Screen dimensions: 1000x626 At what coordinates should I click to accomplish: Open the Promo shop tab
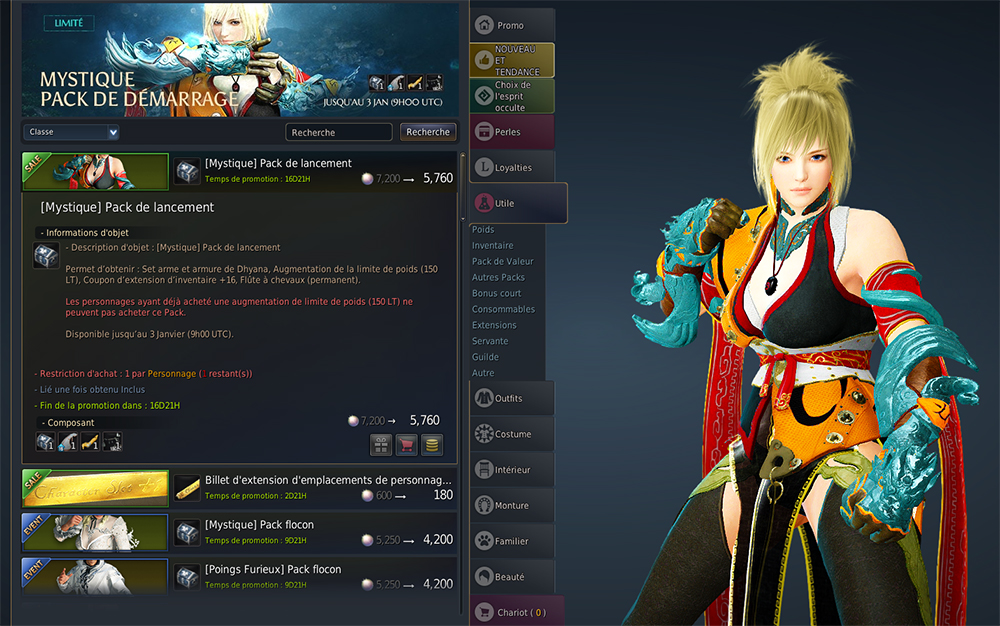[511, 25]
